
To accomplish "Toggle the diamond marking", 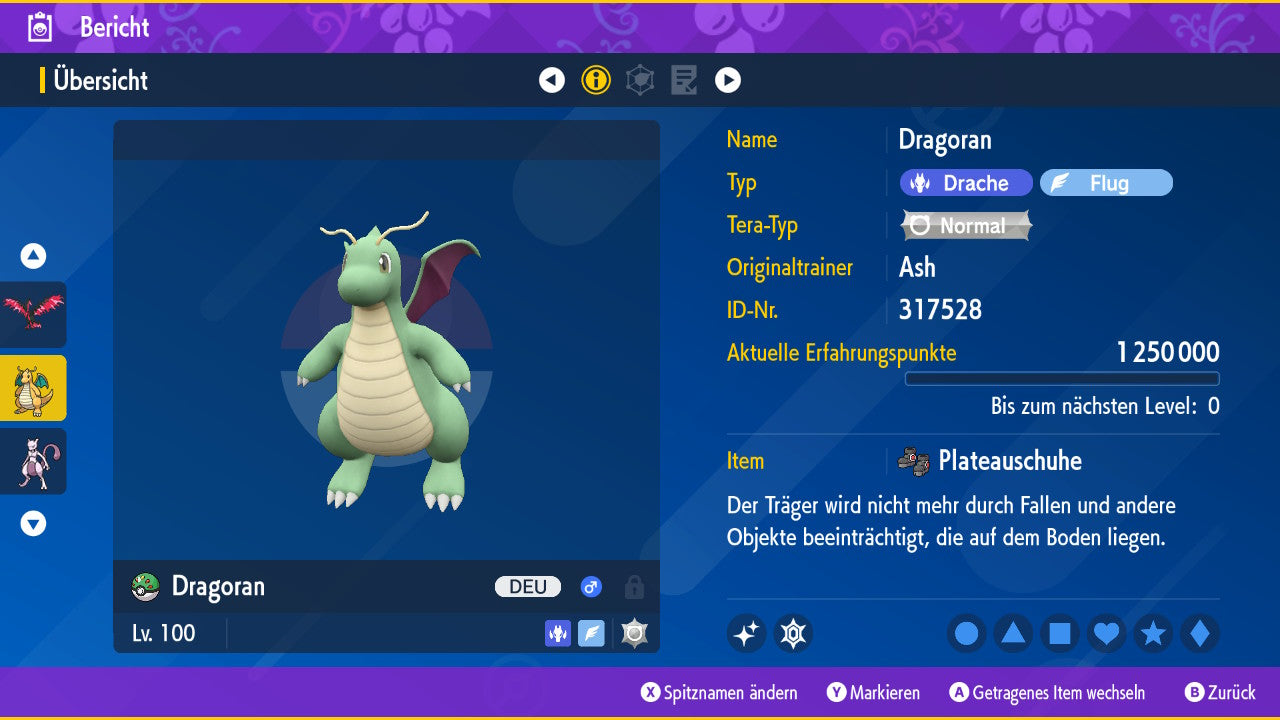I will [1200, 634].
